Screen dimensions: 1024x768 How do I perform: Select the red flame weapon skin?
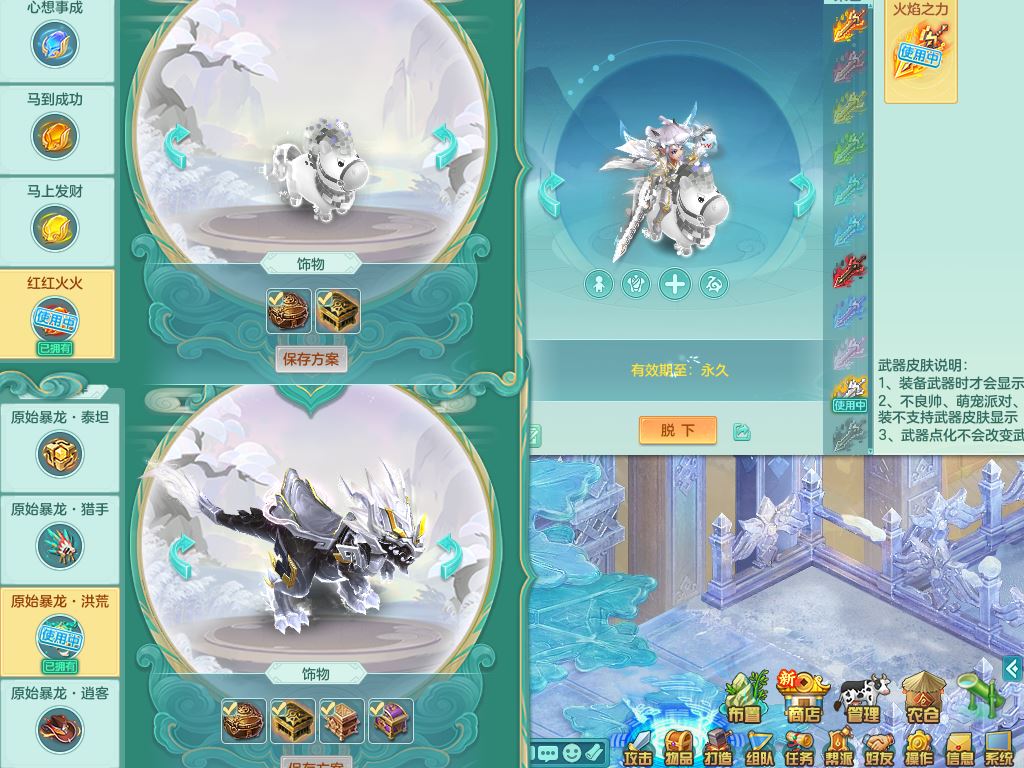pyautogui.click(x=849, y=270)
